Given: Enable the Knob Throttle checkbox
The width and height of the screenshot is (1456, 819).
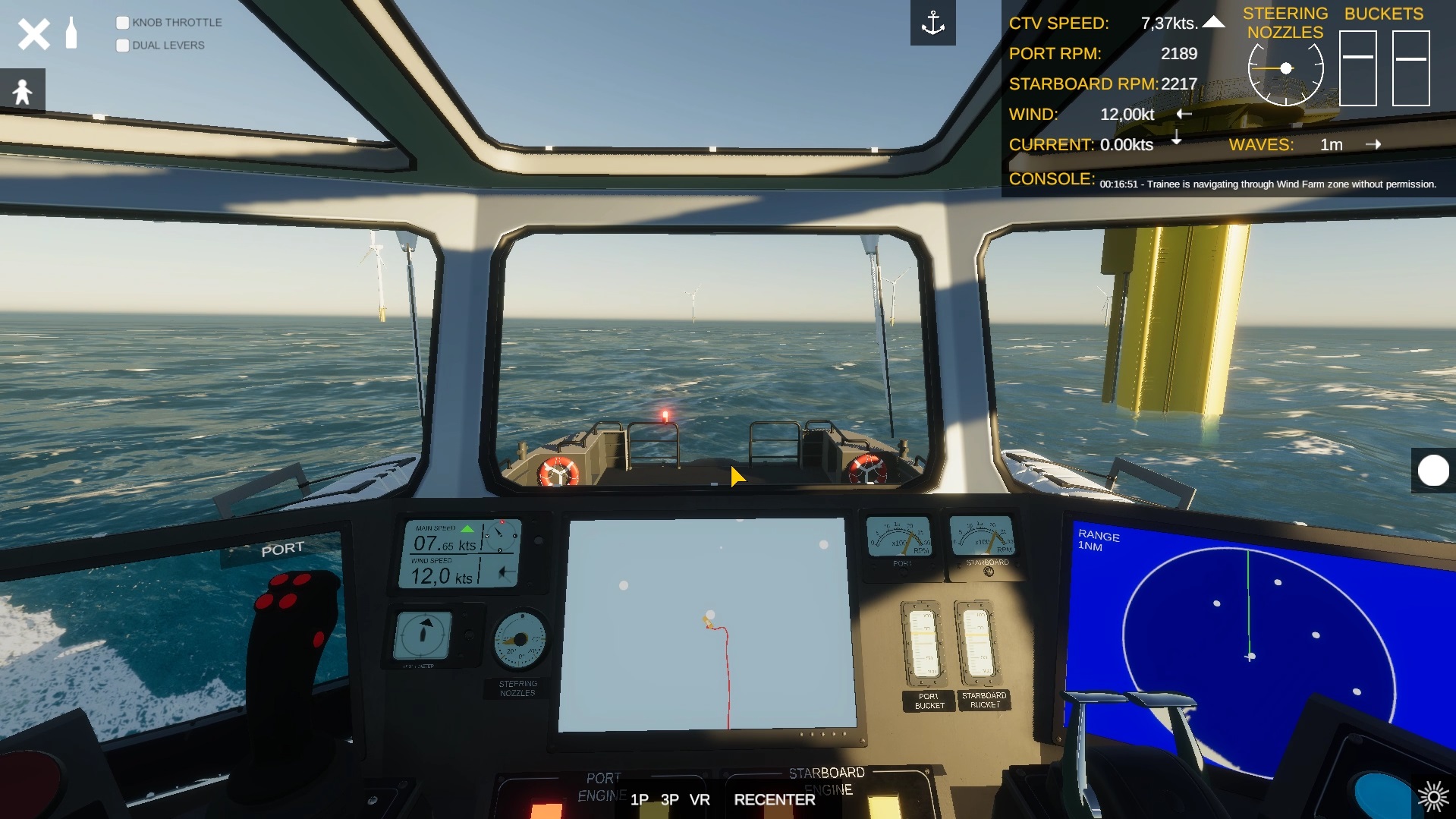Looking at the screenshot, I should [x=122, y=23].
